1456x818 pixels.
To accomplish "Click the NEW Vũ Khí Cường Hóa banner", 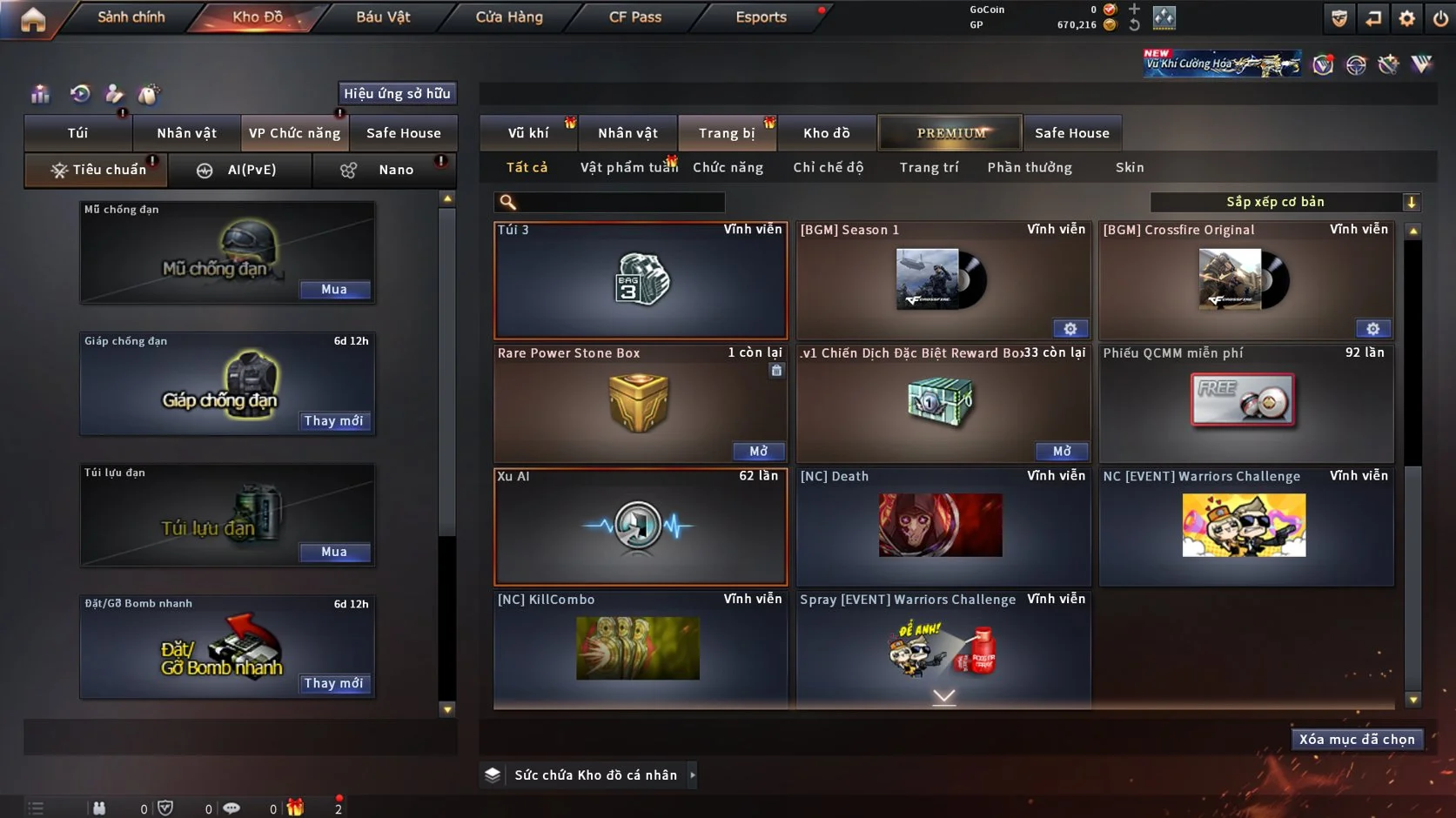I will [1222, 63].
